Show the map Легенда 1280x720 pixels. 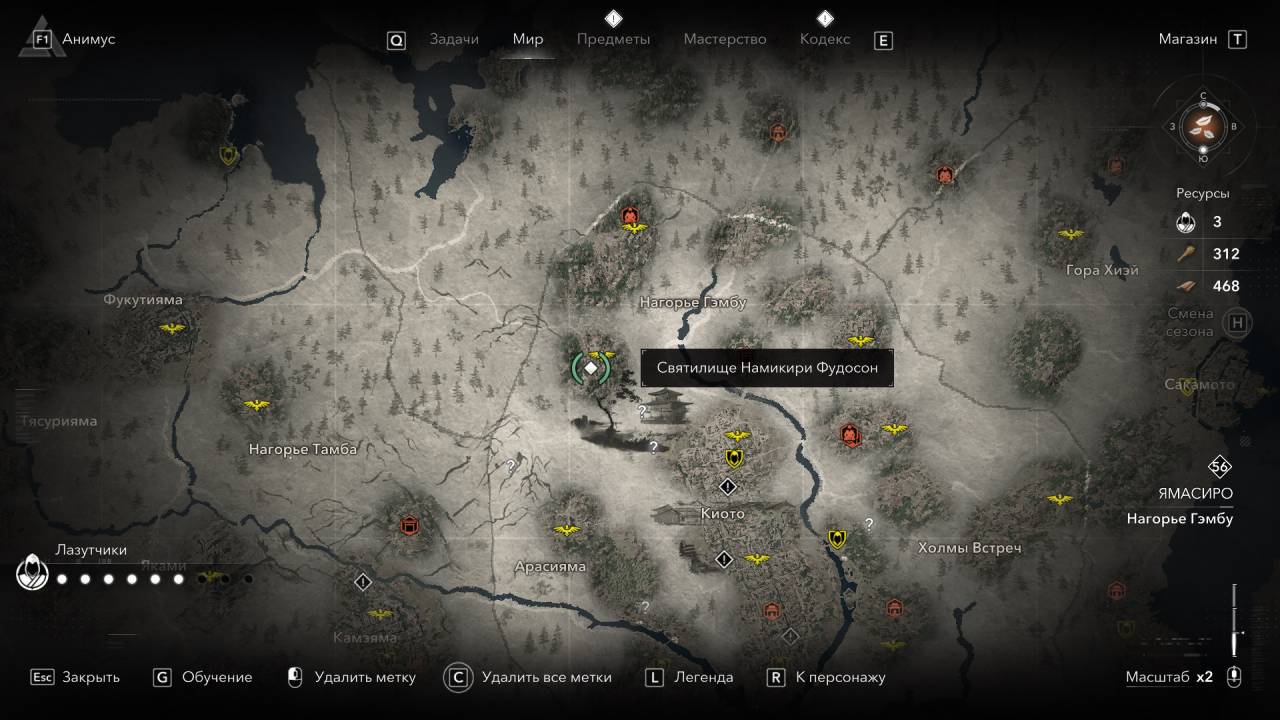click(690, 677)
